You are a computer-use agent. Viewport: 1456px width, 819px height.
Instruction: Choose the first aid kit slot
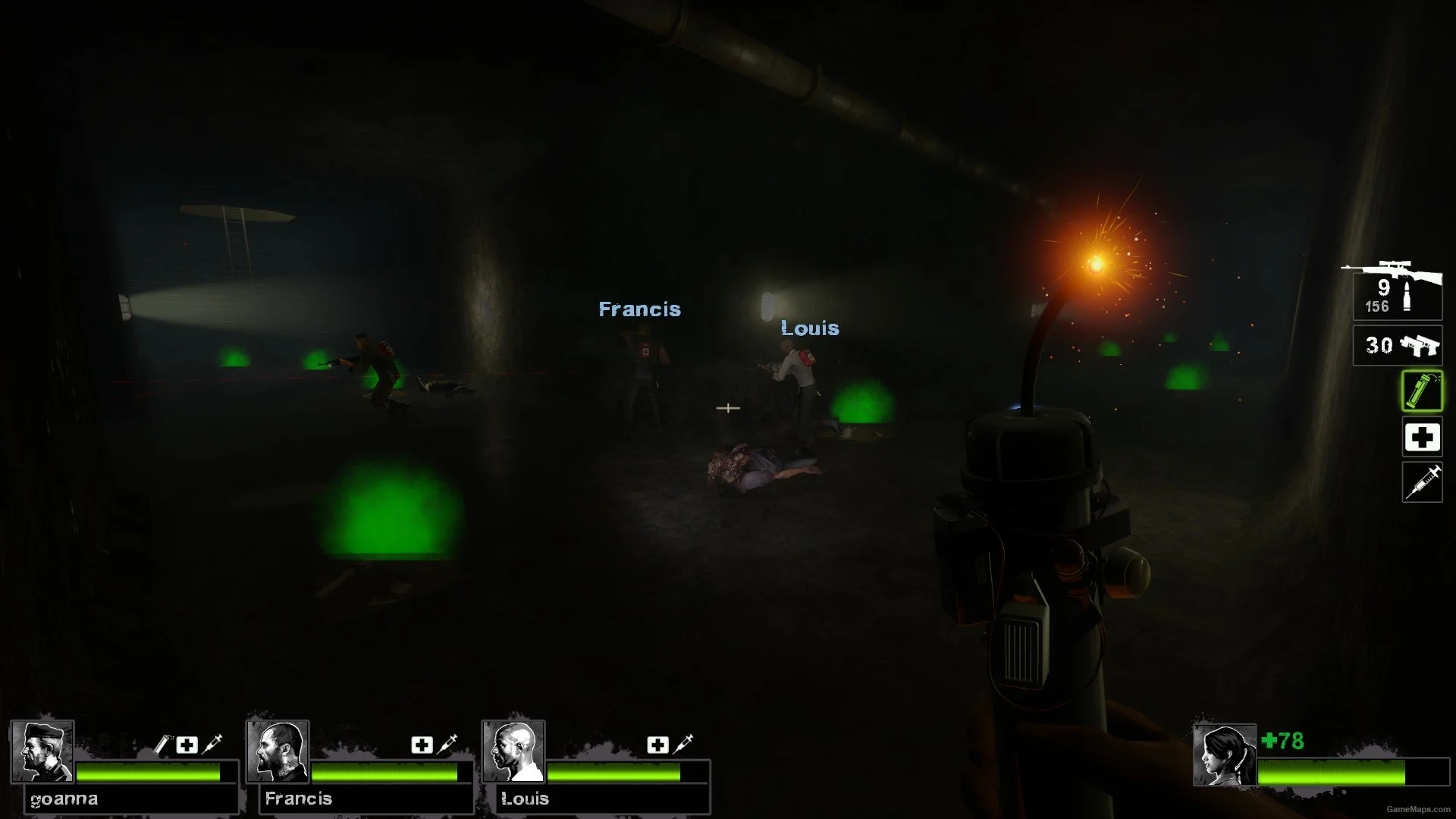click(1422, 438)
